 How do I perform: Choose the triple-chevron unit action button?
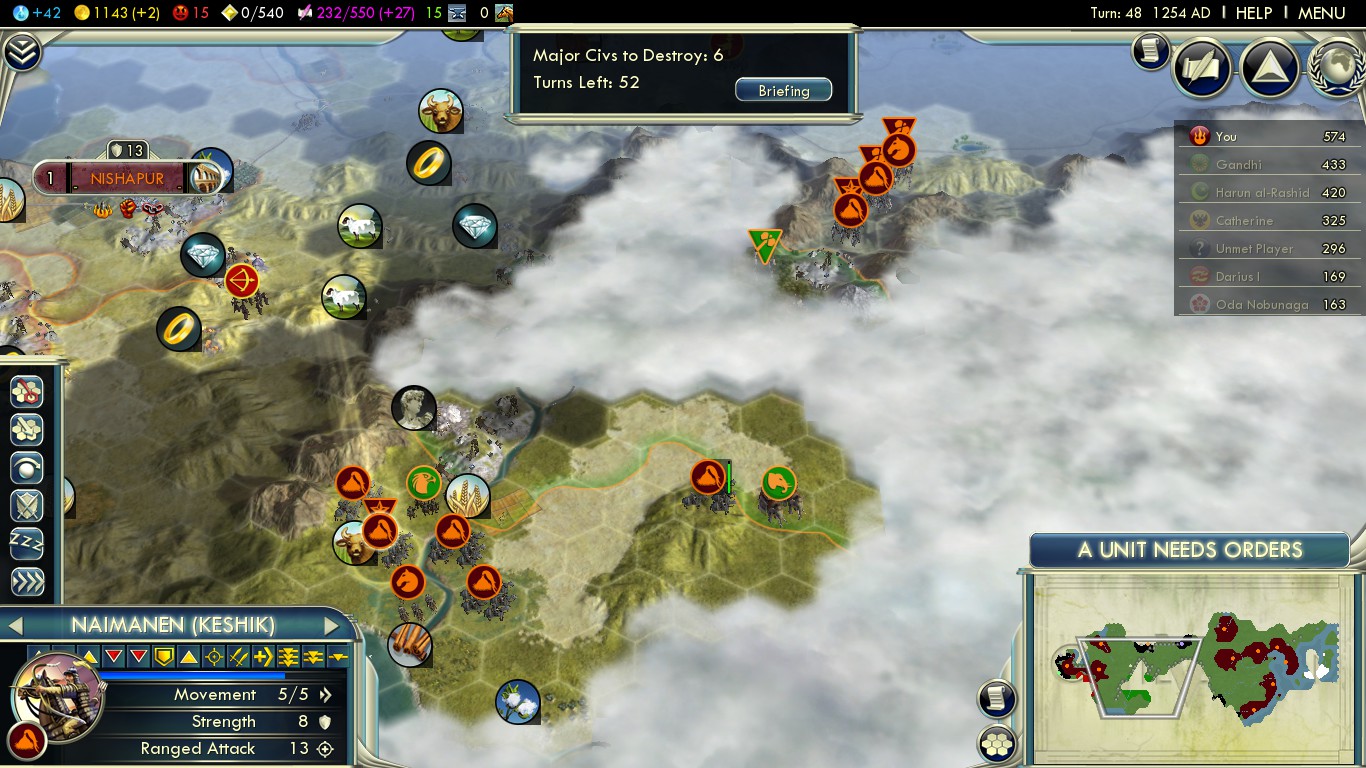click(27, 582)
